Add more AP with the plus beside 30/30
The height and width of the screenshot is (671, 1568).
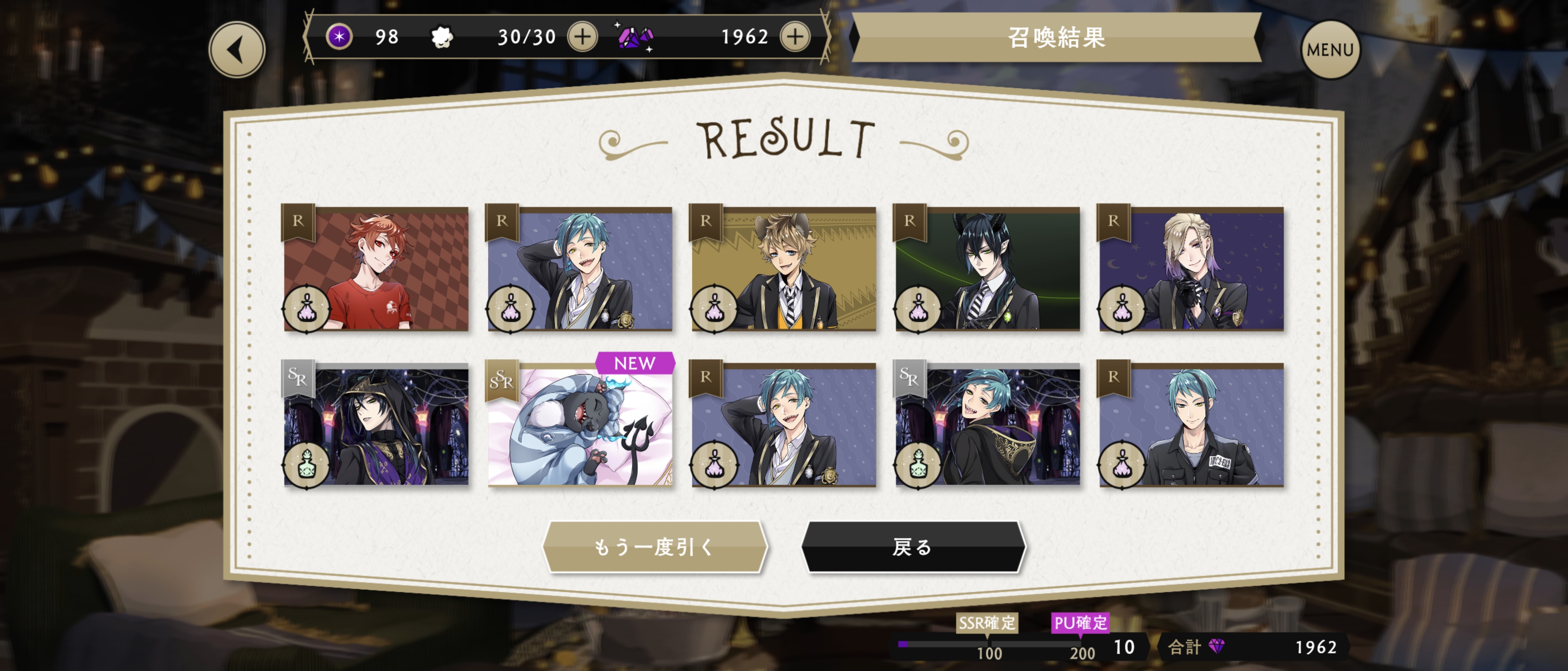(583, 37)
